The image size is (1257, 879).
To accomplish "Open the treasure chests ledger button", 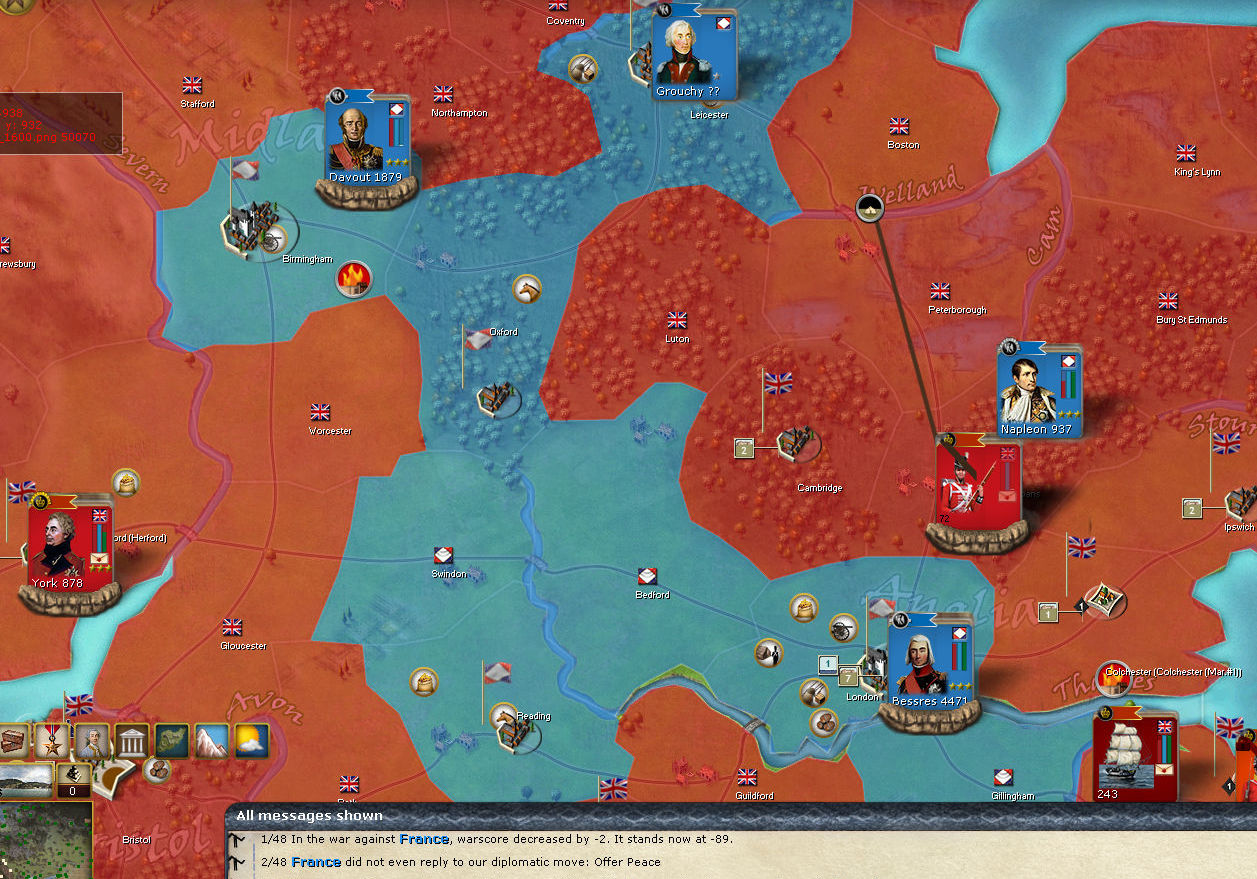I will [14, 741].
